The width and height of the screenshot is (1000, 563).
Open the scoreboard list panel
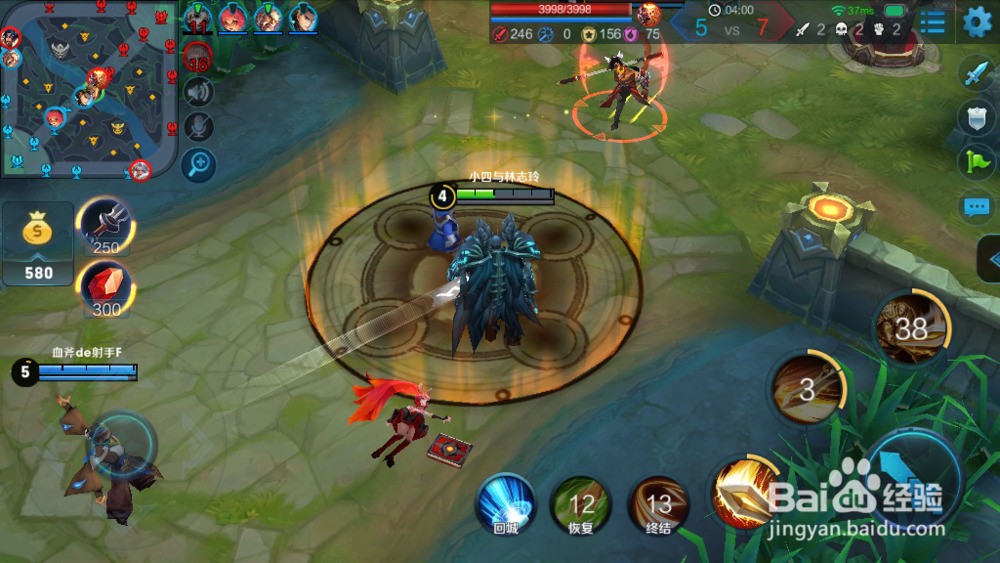[x=932, y=22]
